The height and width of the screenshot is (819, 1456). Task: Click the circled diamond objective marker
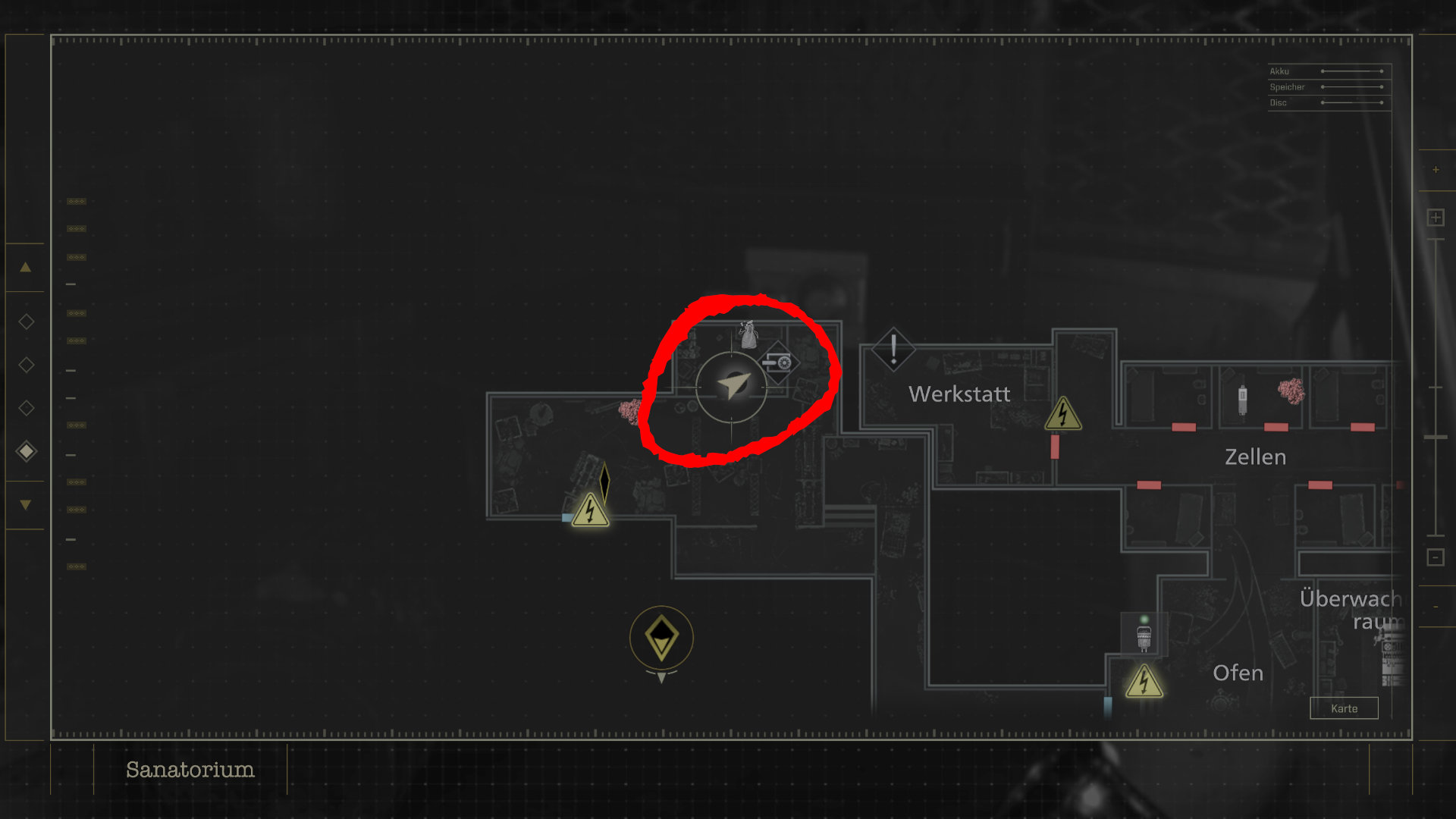661,637
